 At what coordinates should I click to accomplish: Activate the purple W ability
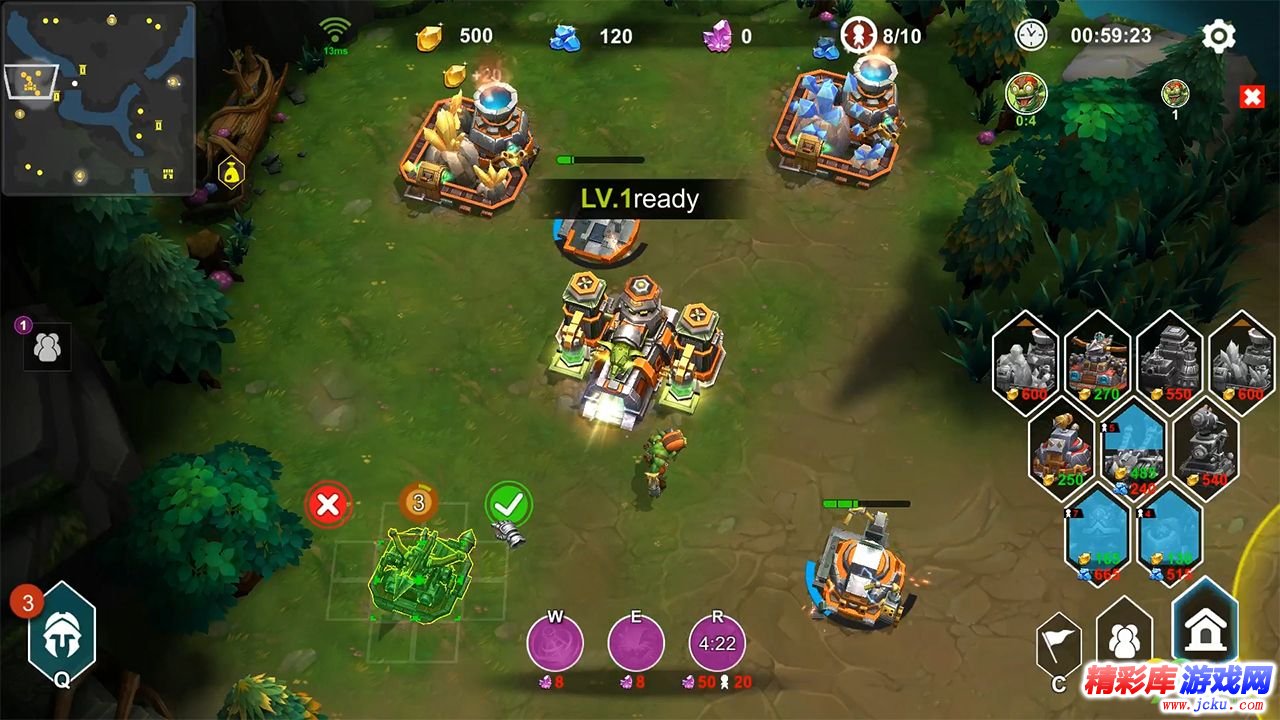(x=555, y=642)
